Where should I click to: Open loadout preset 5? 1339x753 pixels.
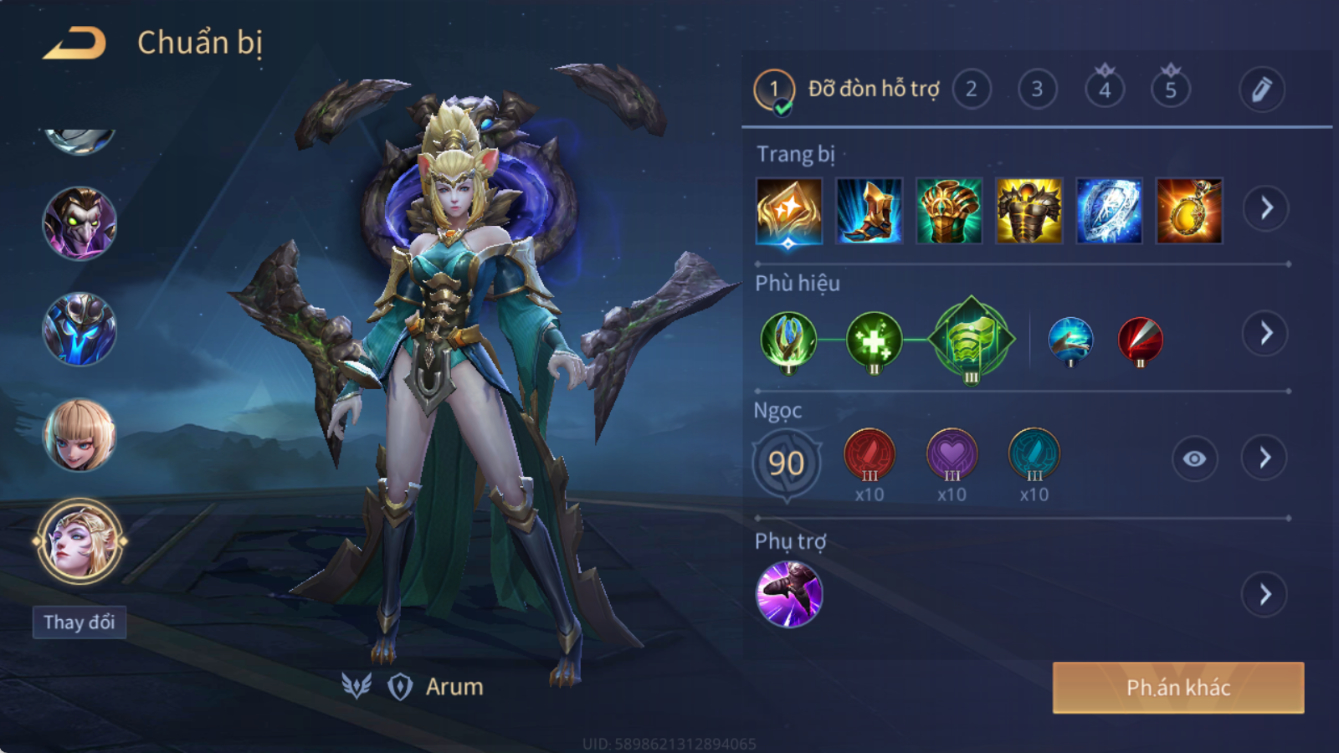[x=1170, y=90]
